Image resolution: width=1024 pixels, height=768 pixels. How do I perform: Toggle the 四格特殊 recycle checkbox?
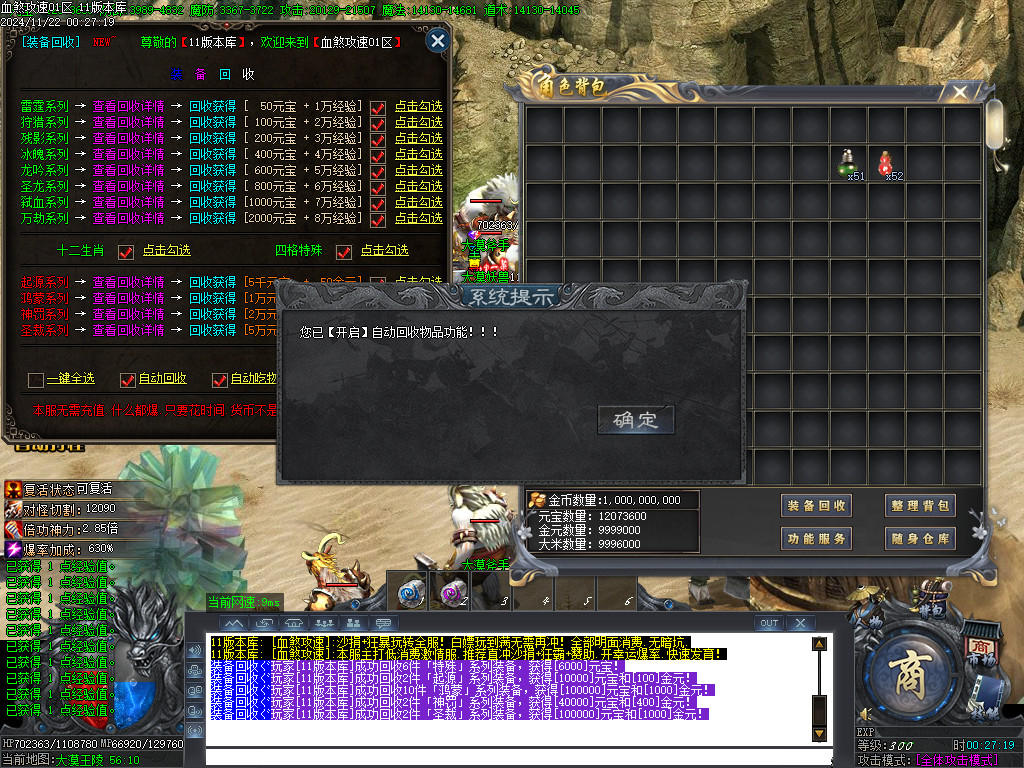tap(344, 252)
